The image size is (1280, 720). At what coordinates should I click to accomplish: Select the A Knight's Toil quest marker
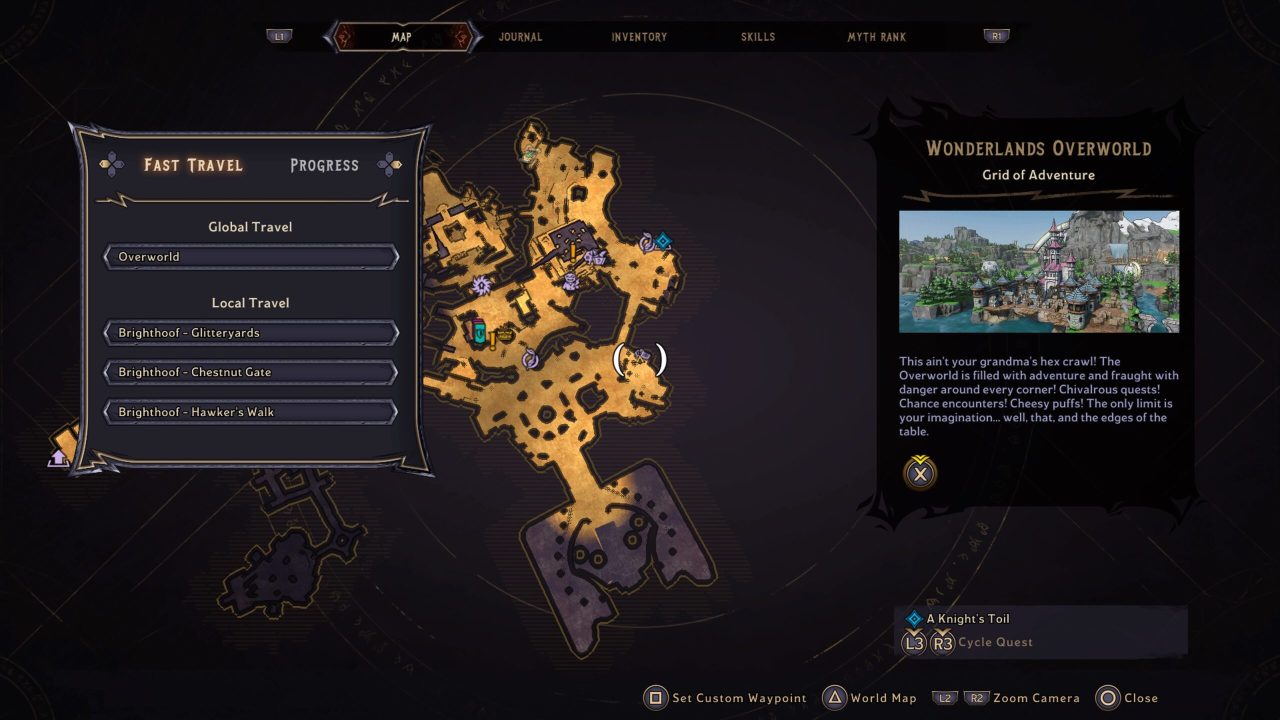click(x=662, y=240)
